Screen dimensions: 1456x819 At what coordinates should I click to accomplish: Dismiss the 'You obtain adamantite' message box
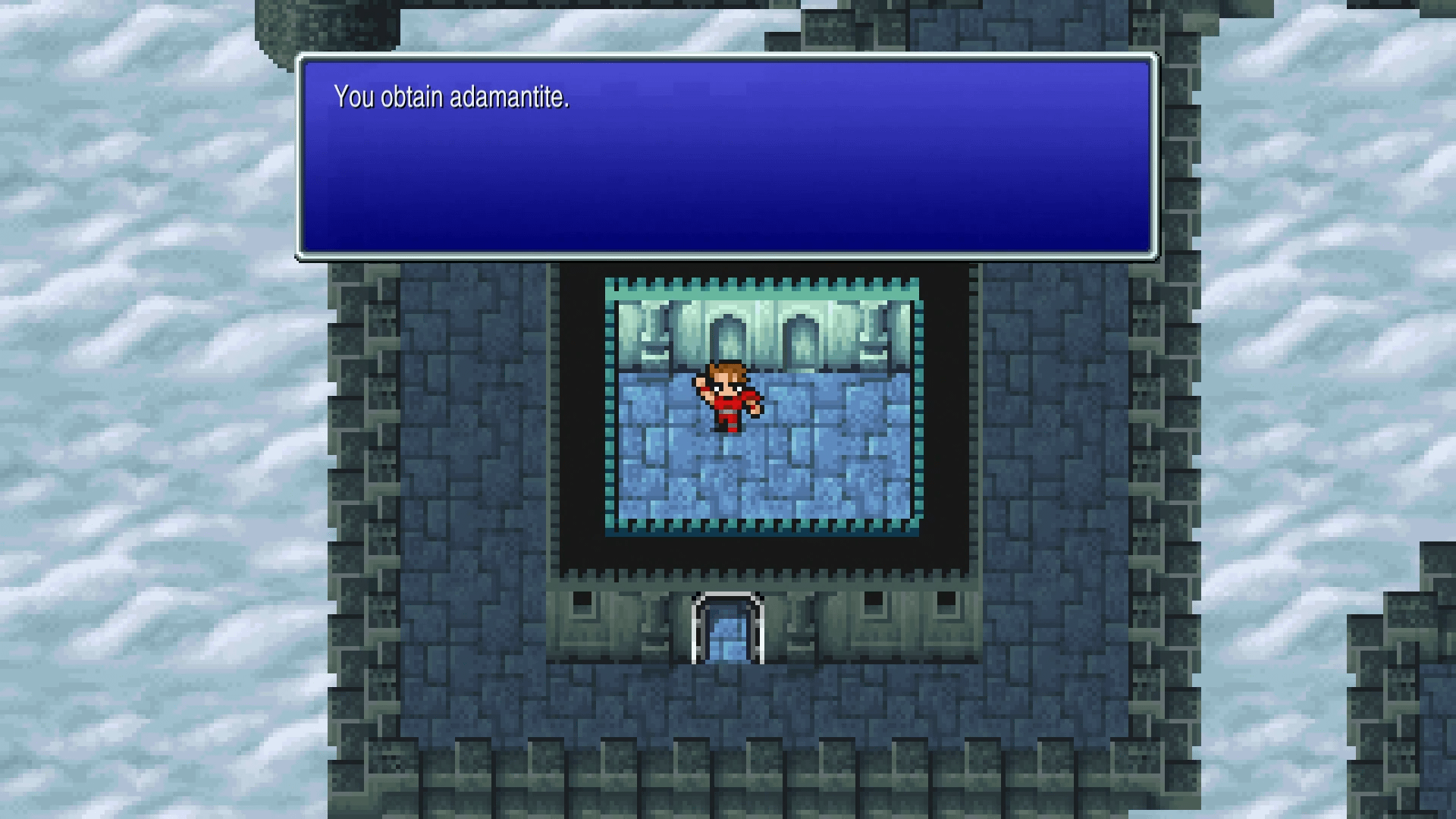tap(726, 157)
